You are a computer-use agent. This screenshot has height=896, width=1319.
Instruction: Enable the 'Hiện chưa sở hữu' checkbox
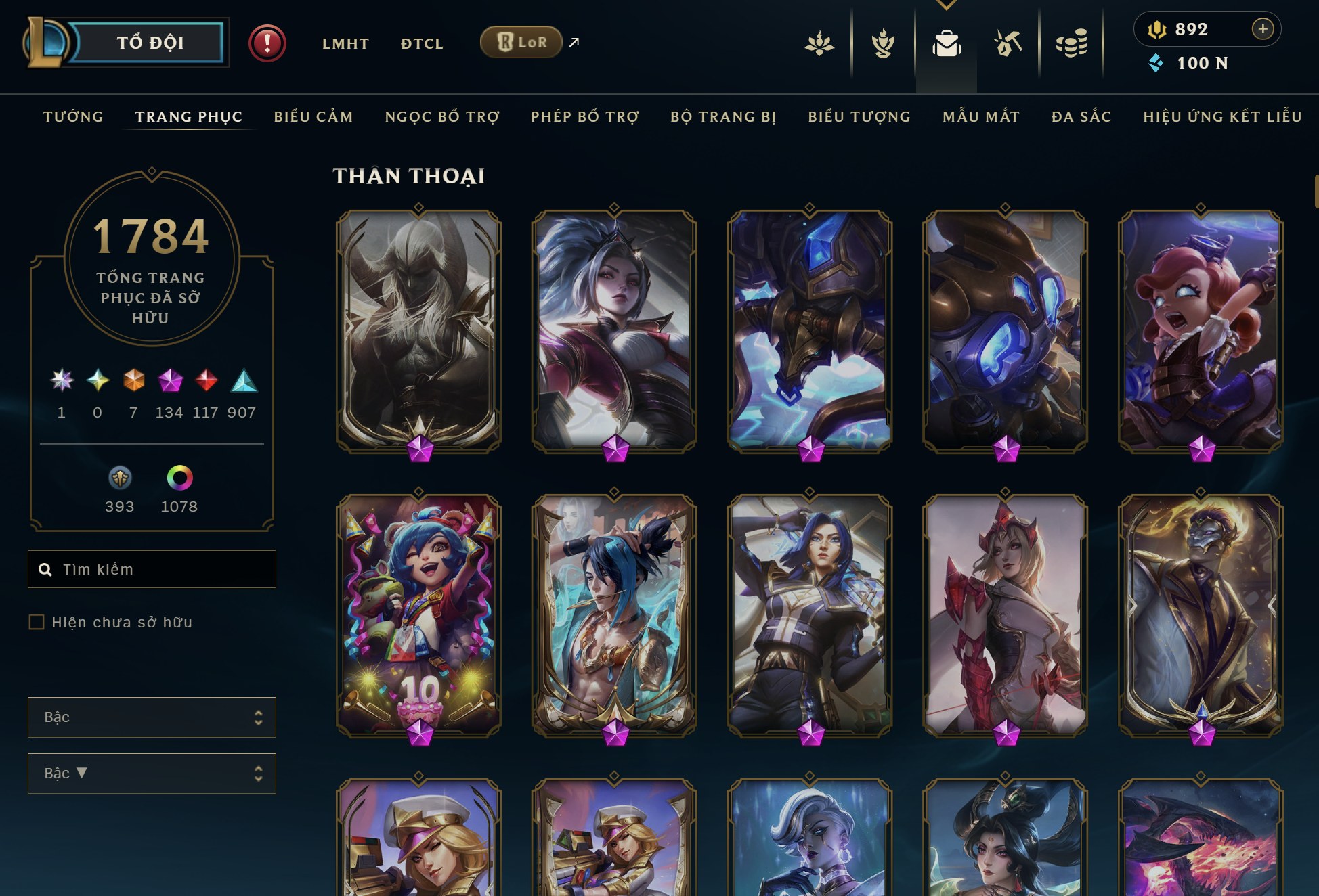[35, 621]
